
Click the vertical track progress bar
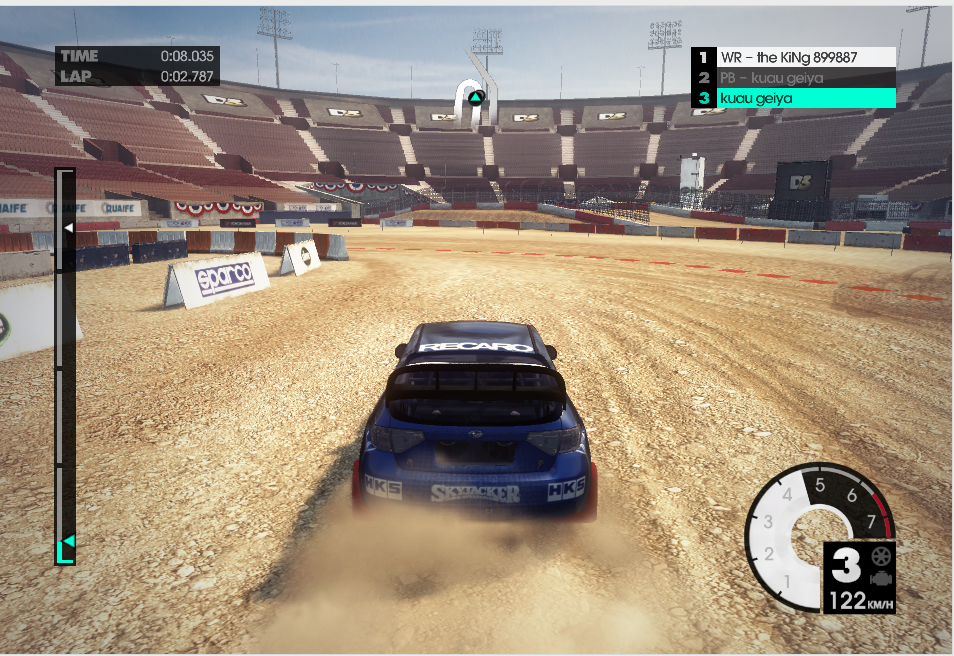coord(65,365)
